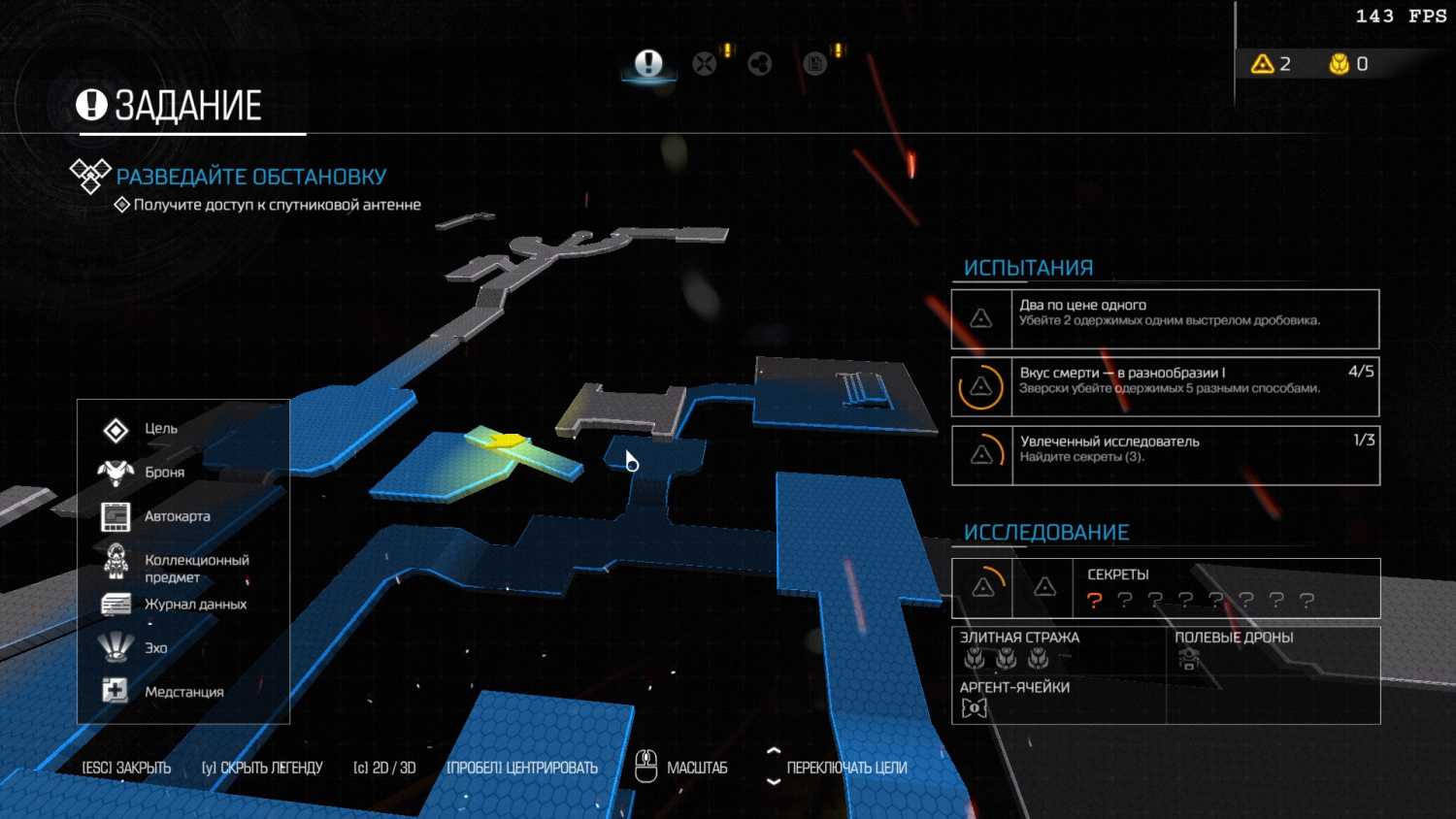This screenshot has height=819, width=1456.
Task: Open the arsenal tab with crossed icon
Action: pyautogui.click(x=705, y=65)
